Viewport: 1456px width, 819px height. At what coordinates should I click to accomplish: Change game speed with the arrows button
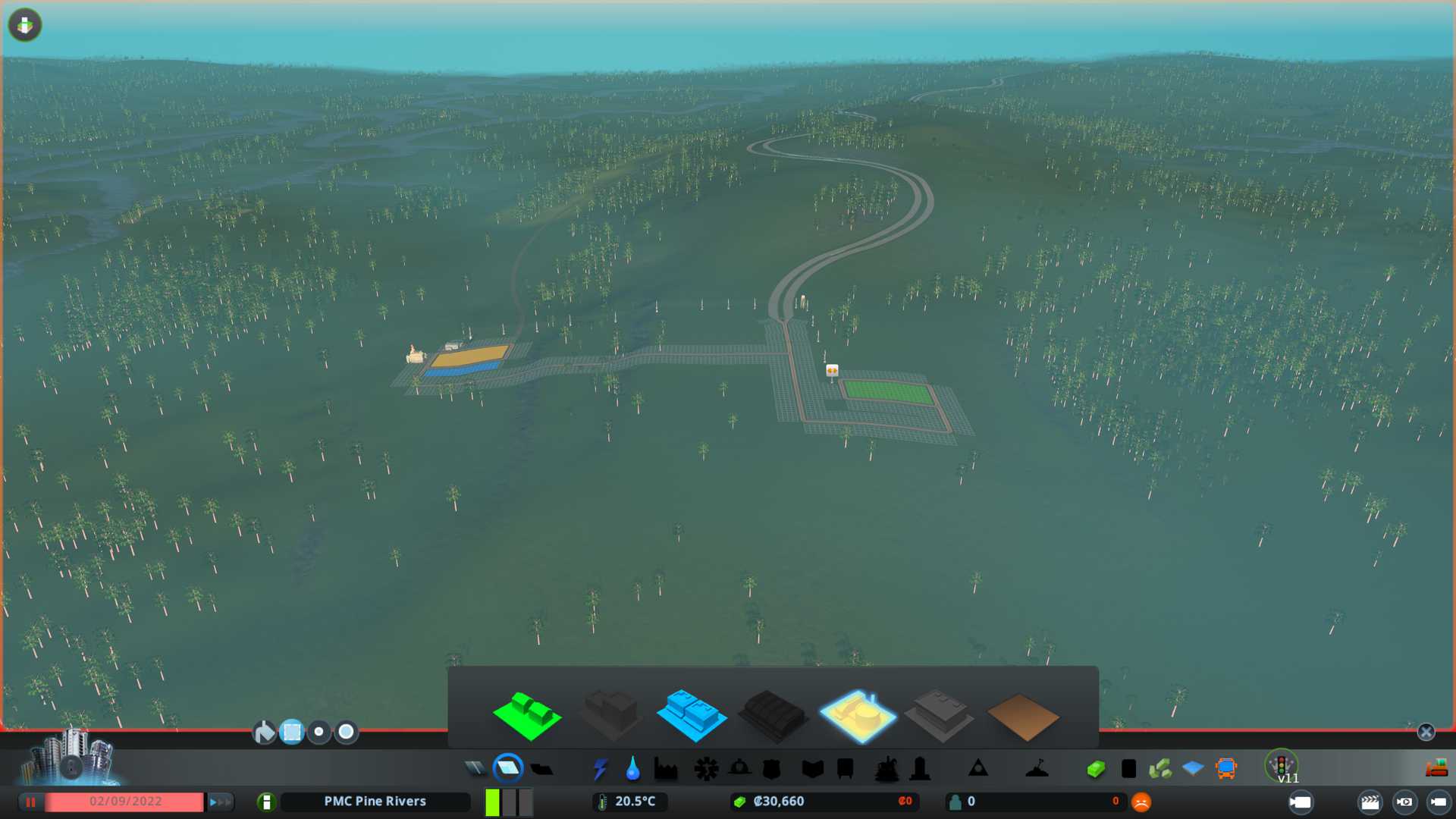click(219, 802)
